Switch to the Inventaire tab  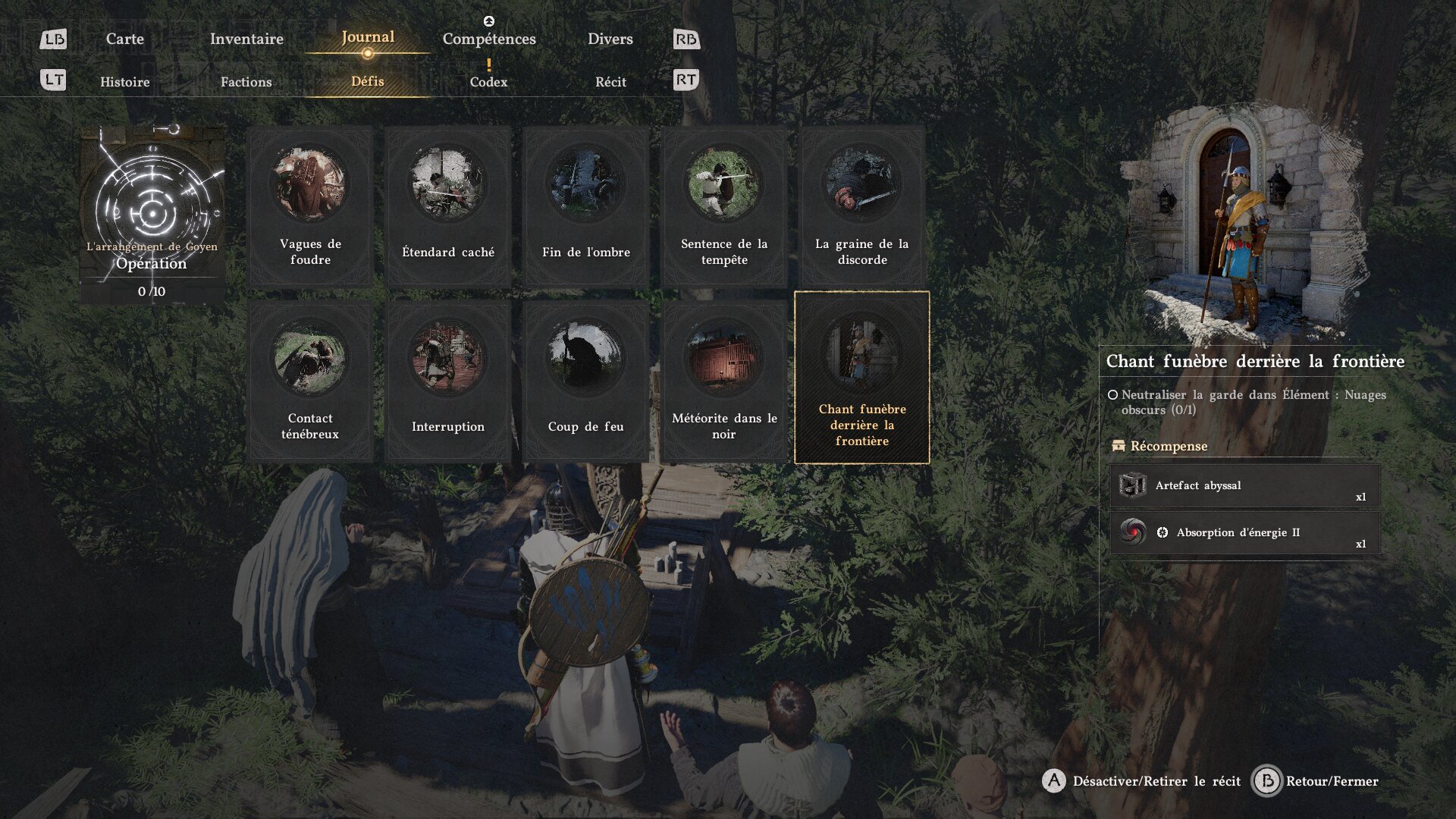(x=246, y=39)
